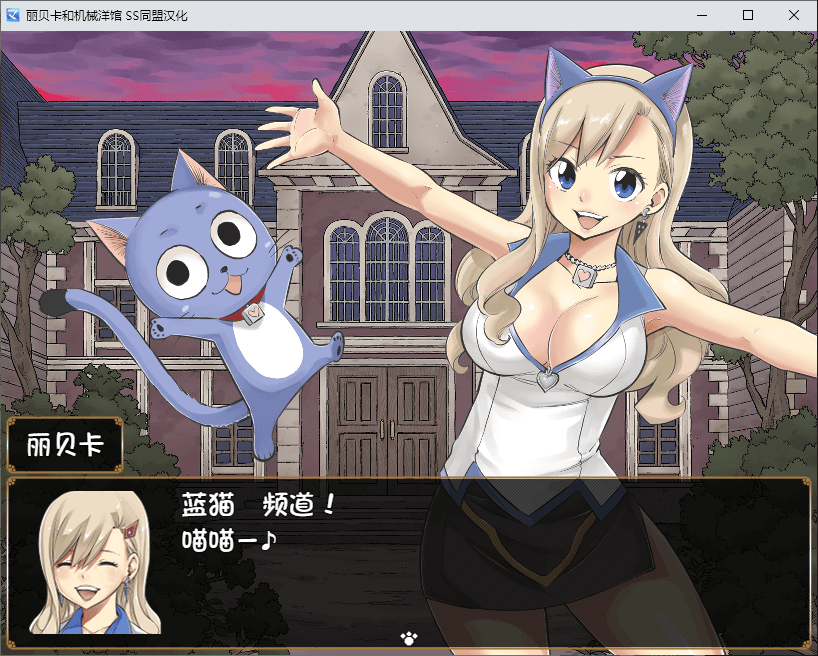This screenshot has width=818, height=656.
Task: Close the game window
Action: point(794,16)
